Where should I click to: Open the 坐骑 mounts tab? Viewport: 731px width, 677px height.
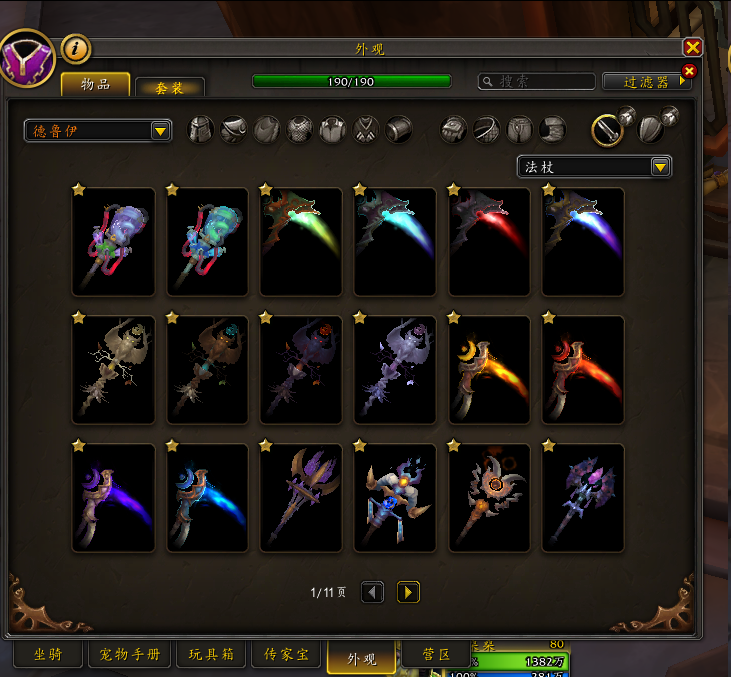pyautogui.click(x=49, y=656)
